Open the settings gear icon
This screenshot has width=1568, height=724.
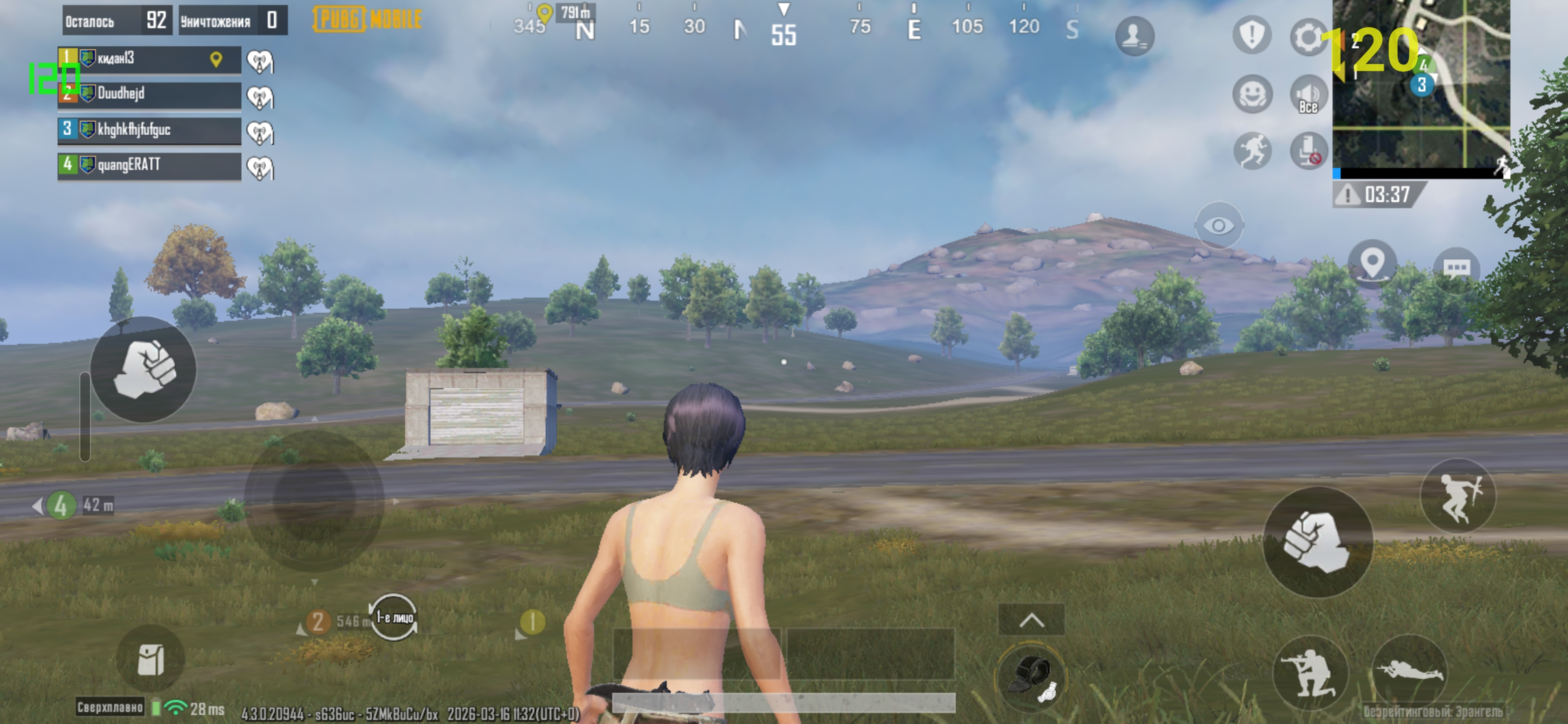pyautogui.click(x=1308, y=37)
